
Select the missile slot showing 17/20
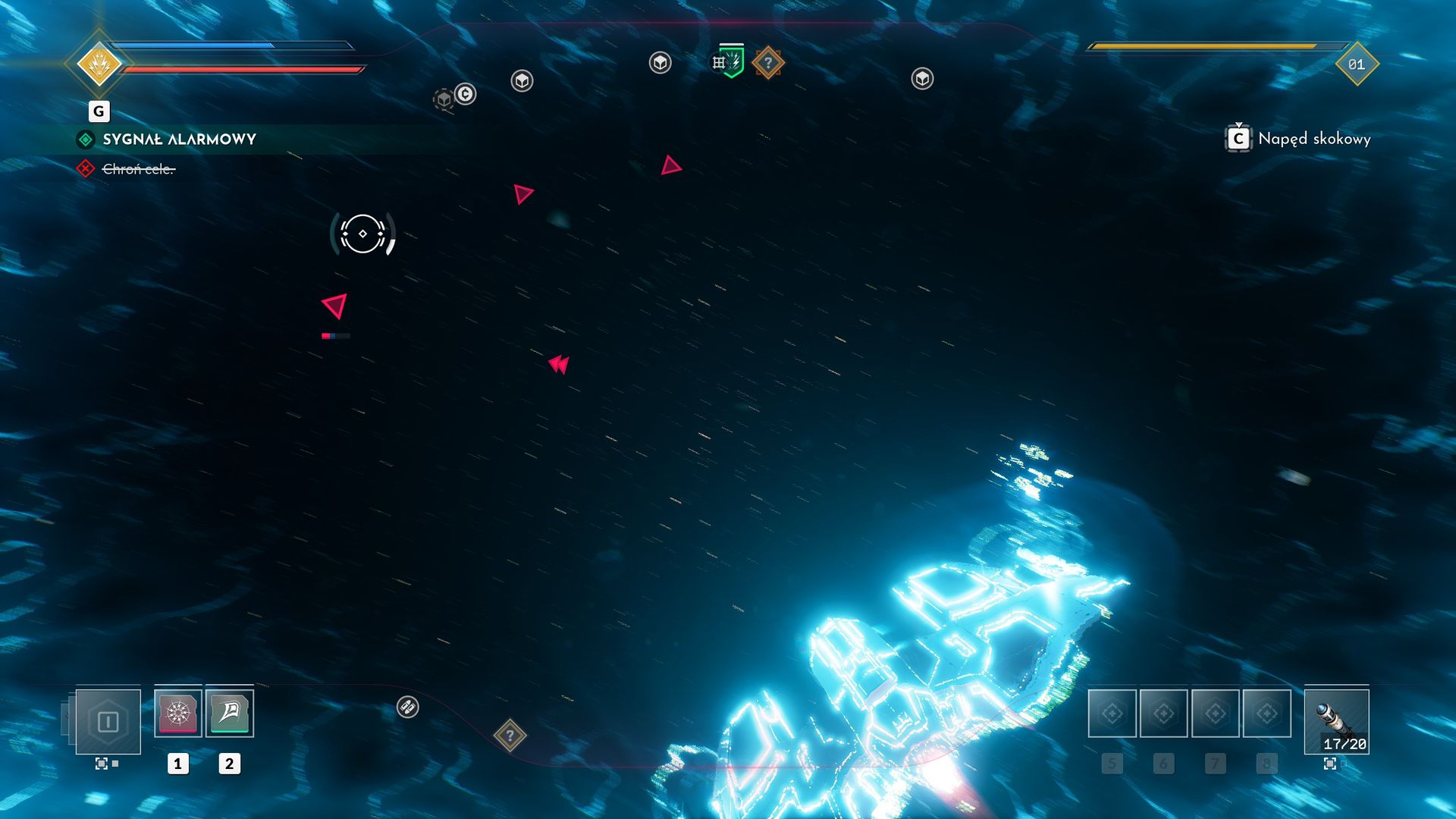pyautogui.click(x=1336, y=721)
